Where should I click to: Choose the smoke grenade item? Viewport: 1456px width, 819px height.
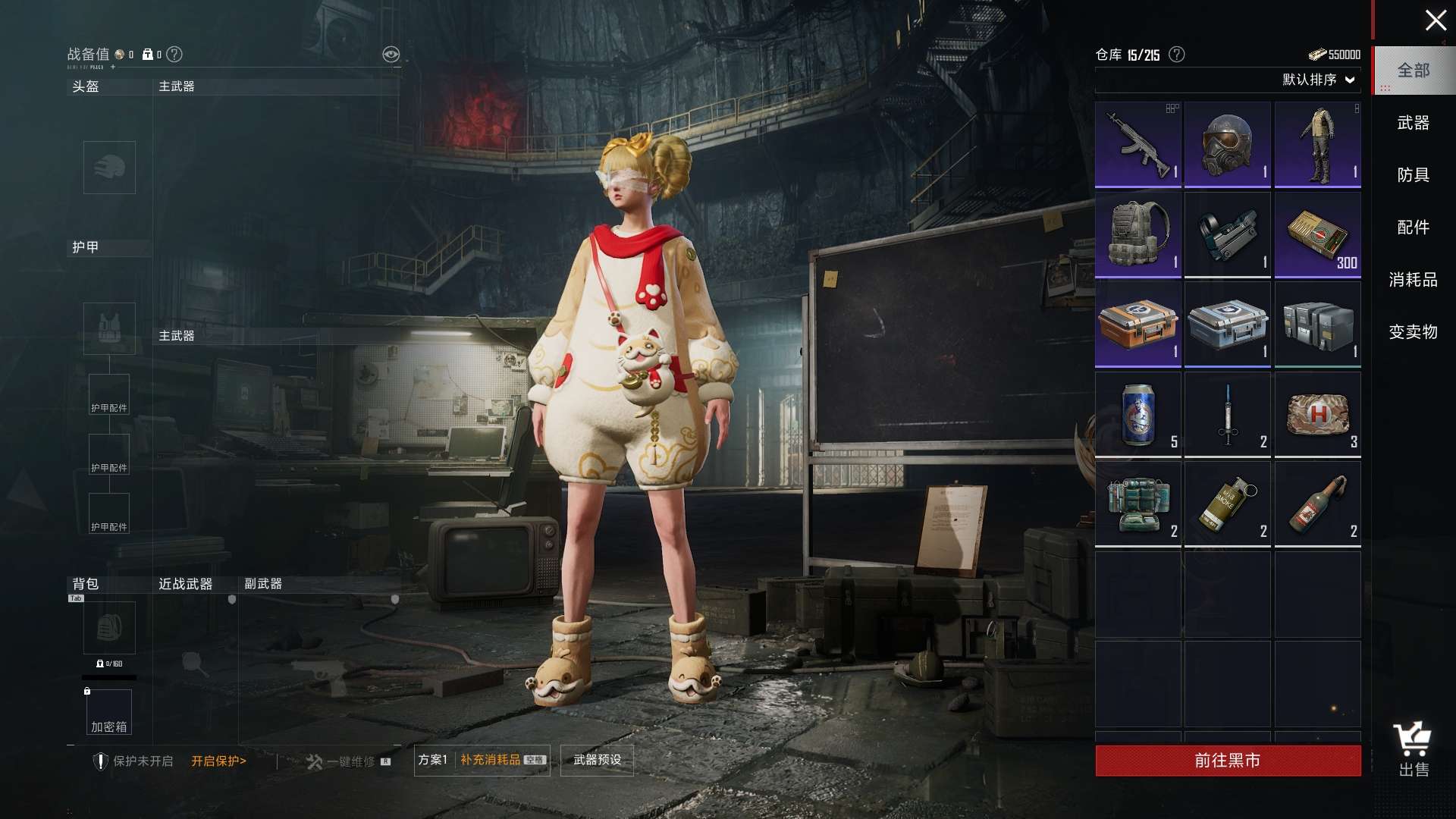pyautogui.click(x=1227, y=504)
